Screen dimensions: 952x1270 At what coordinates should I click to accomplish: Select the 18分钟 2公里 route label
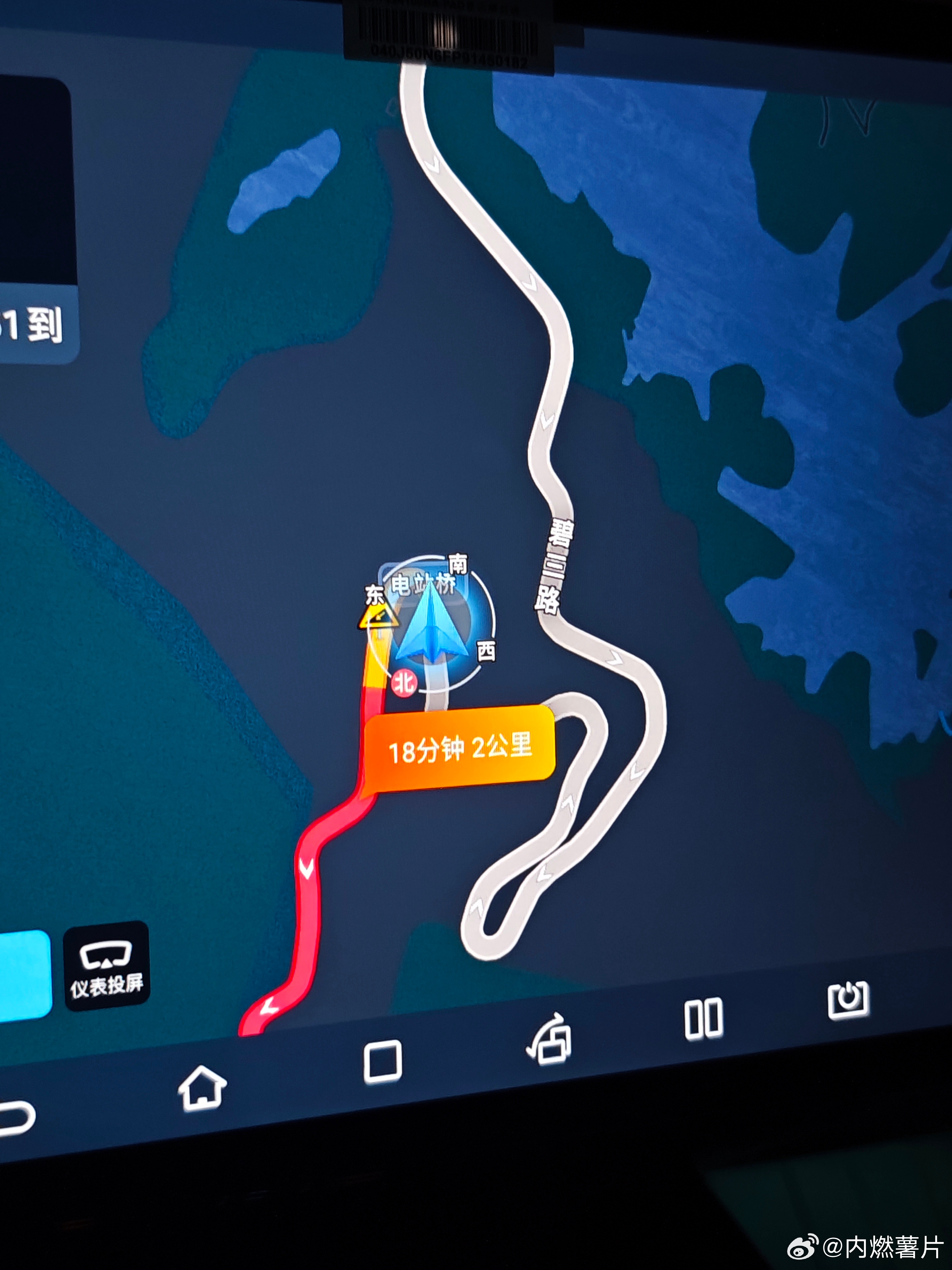[460, 748]
